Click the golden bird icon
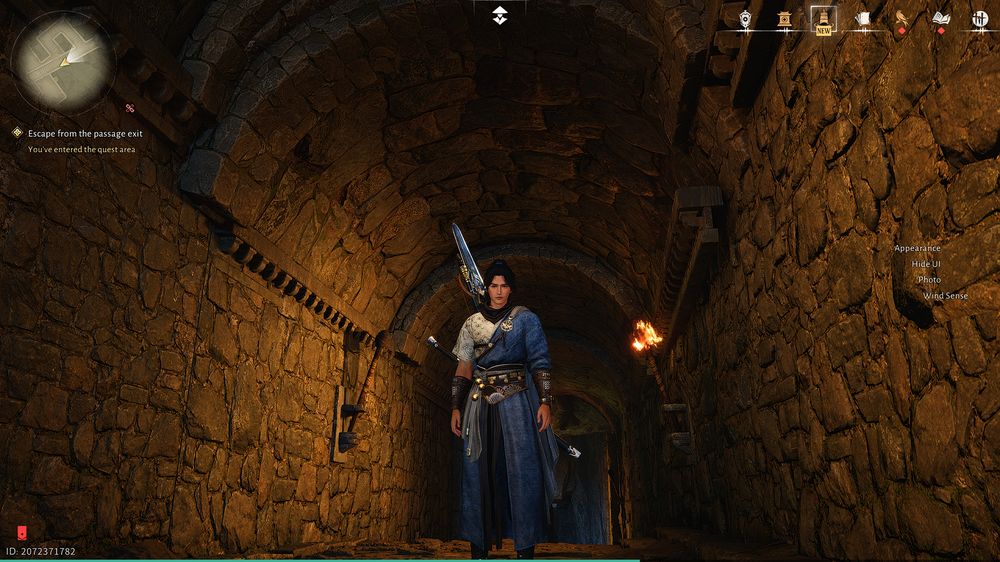This screenshot has width=1000, height=562. click(x=901, y=18)
